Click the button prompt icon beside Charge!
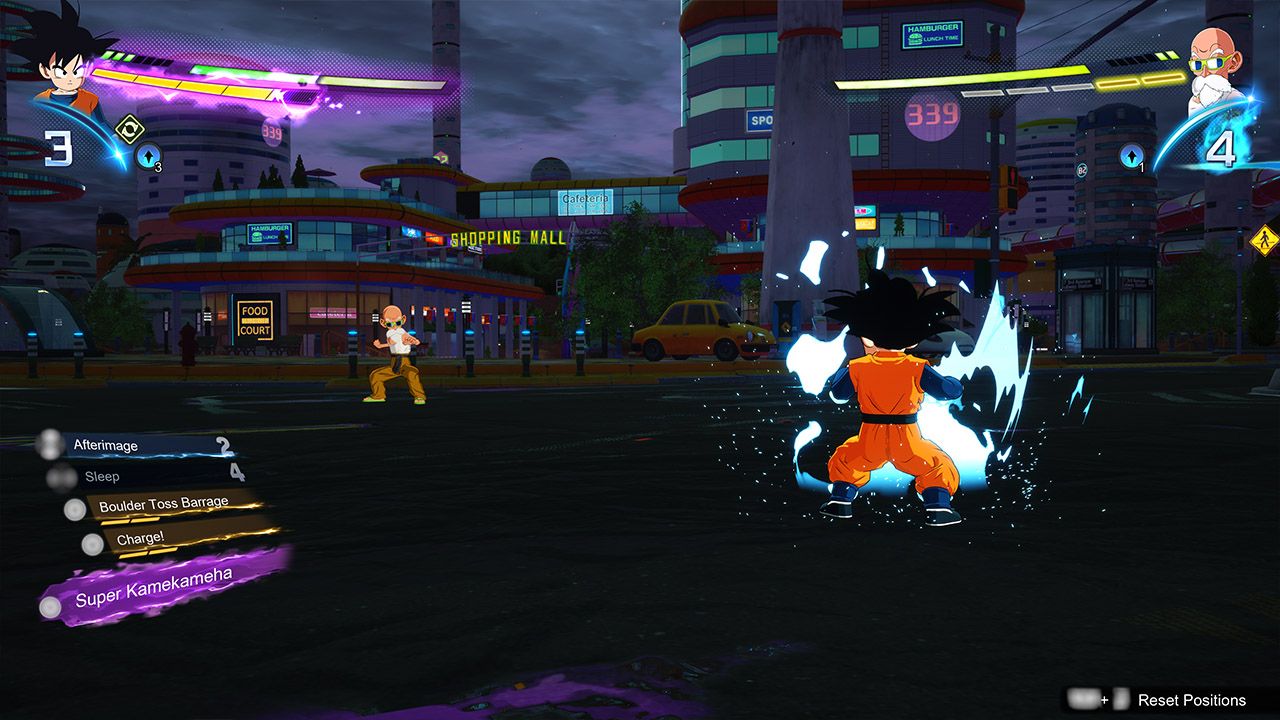This screenshot has height=720, width=1280. pos(92,543)
